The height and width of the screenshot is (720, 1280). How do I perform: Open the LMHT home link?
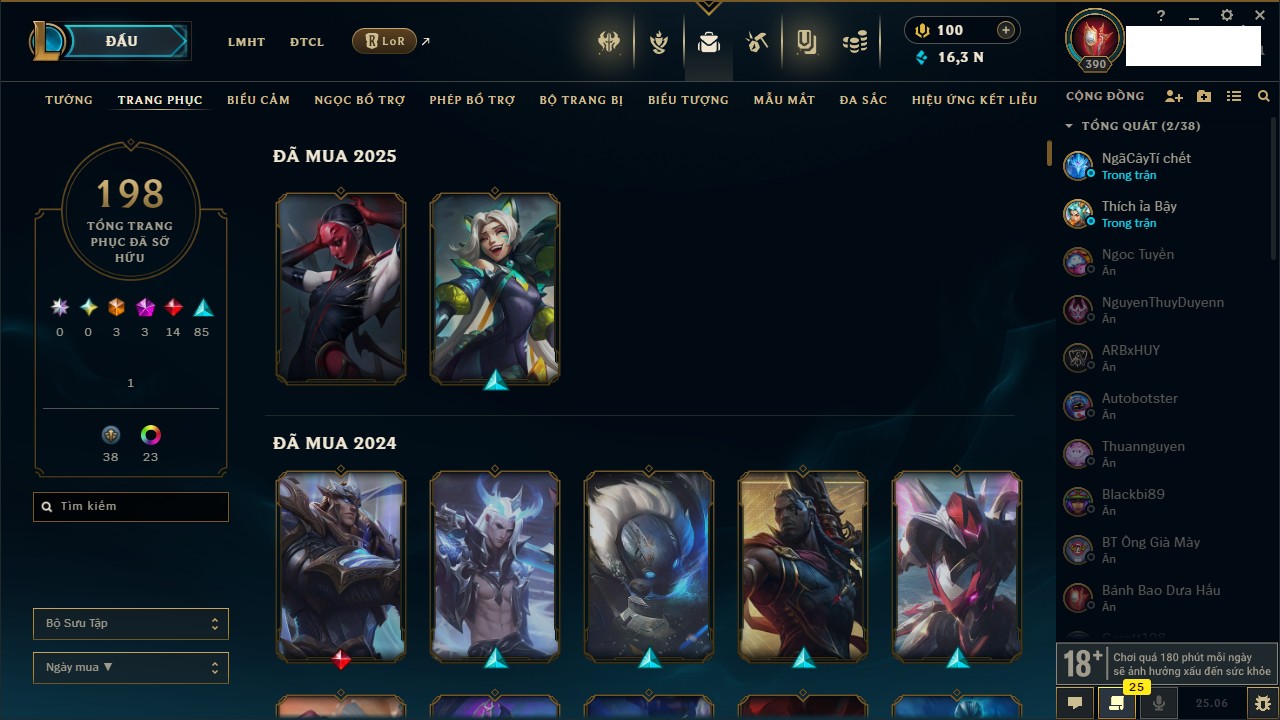point(246,42)
